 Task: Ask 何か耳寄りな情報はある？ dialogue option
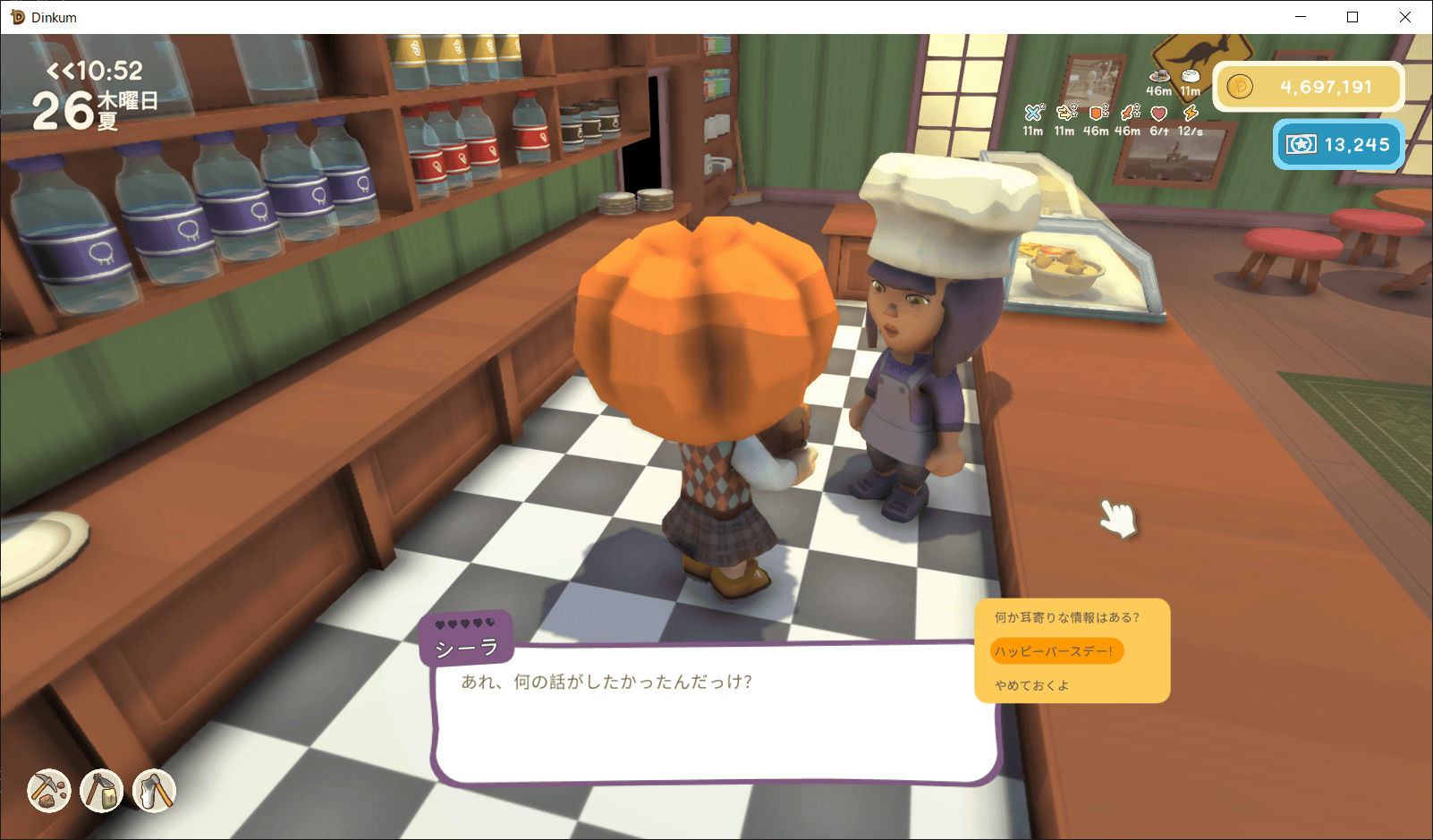(1067, 617)
